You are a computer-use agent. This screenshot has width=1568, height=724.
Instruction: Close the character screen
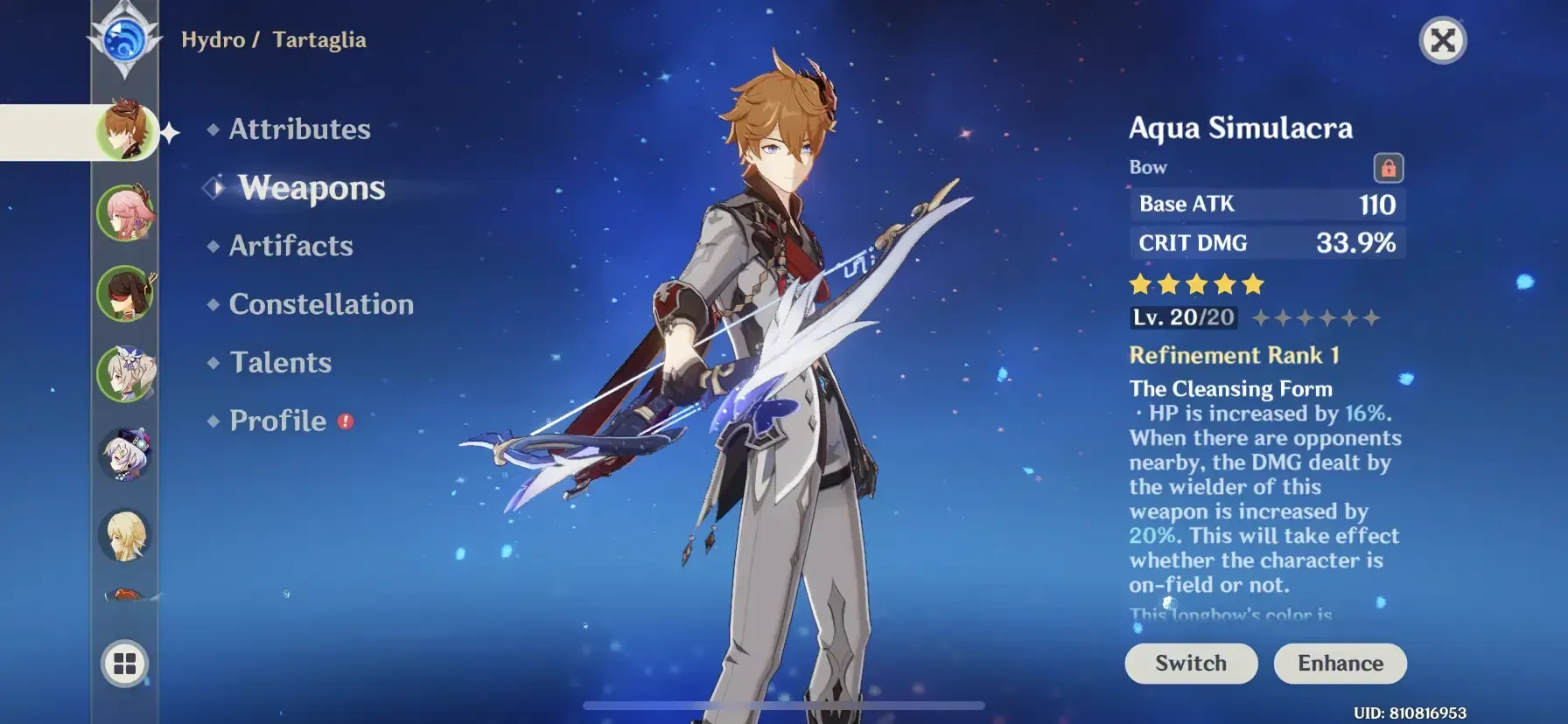pyautogui.click(x=1442, y=40)
